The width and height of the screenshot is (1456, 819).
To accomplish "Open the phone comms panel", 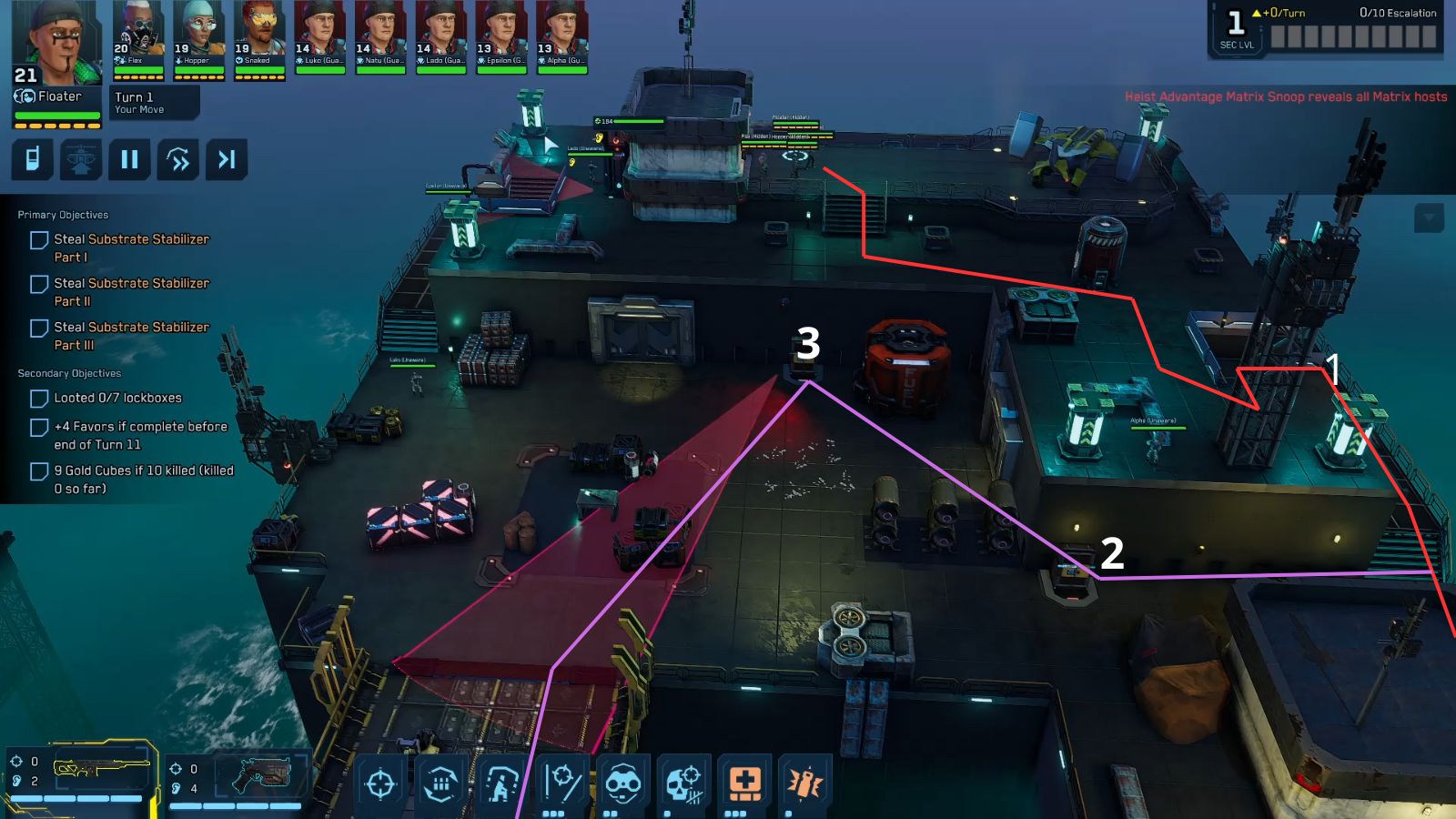I will pos(33,161).
